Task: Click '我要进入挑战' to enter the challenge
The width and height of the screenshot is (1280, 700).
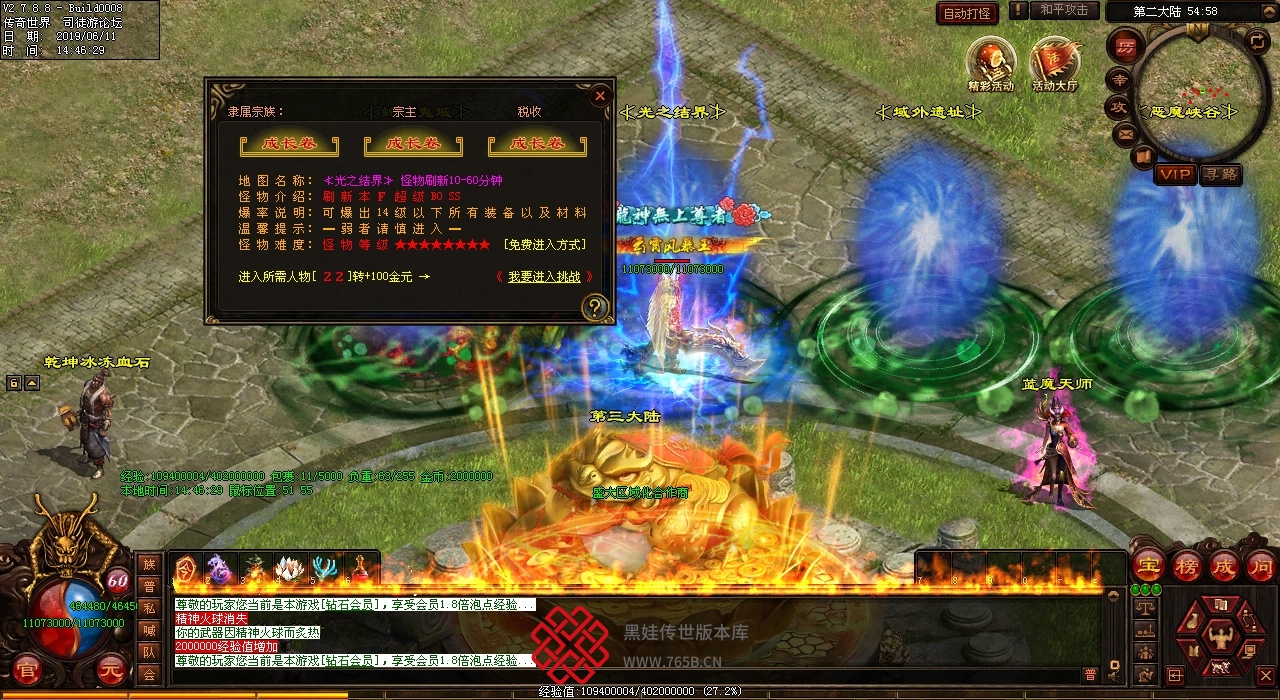Action: pyautogui.click(x=544, y=277)
